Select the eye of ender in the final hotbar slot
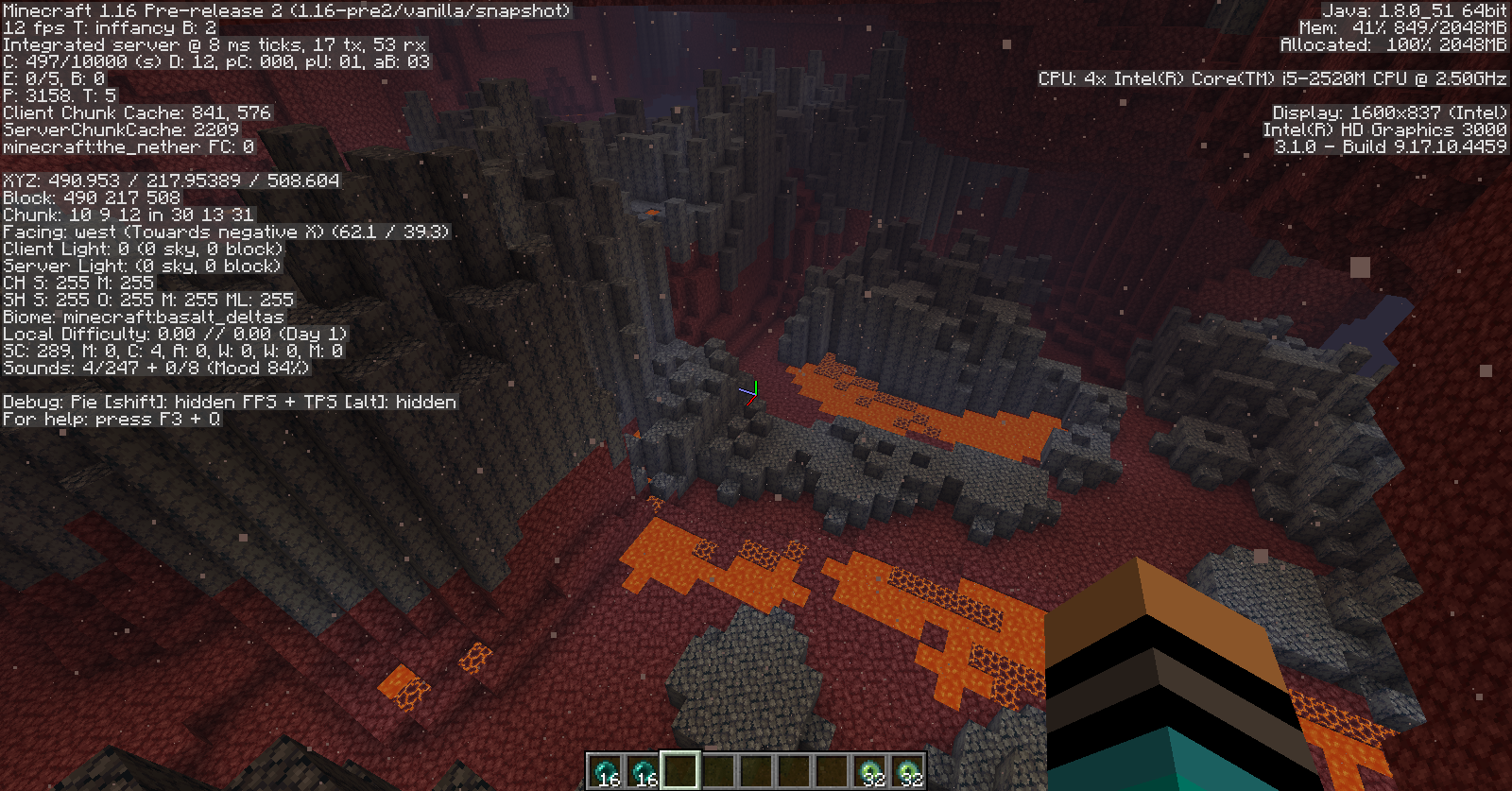Image resolution: width=1512 pixels, height=791 pixels. pyautogui.click(x=907, y=771)
